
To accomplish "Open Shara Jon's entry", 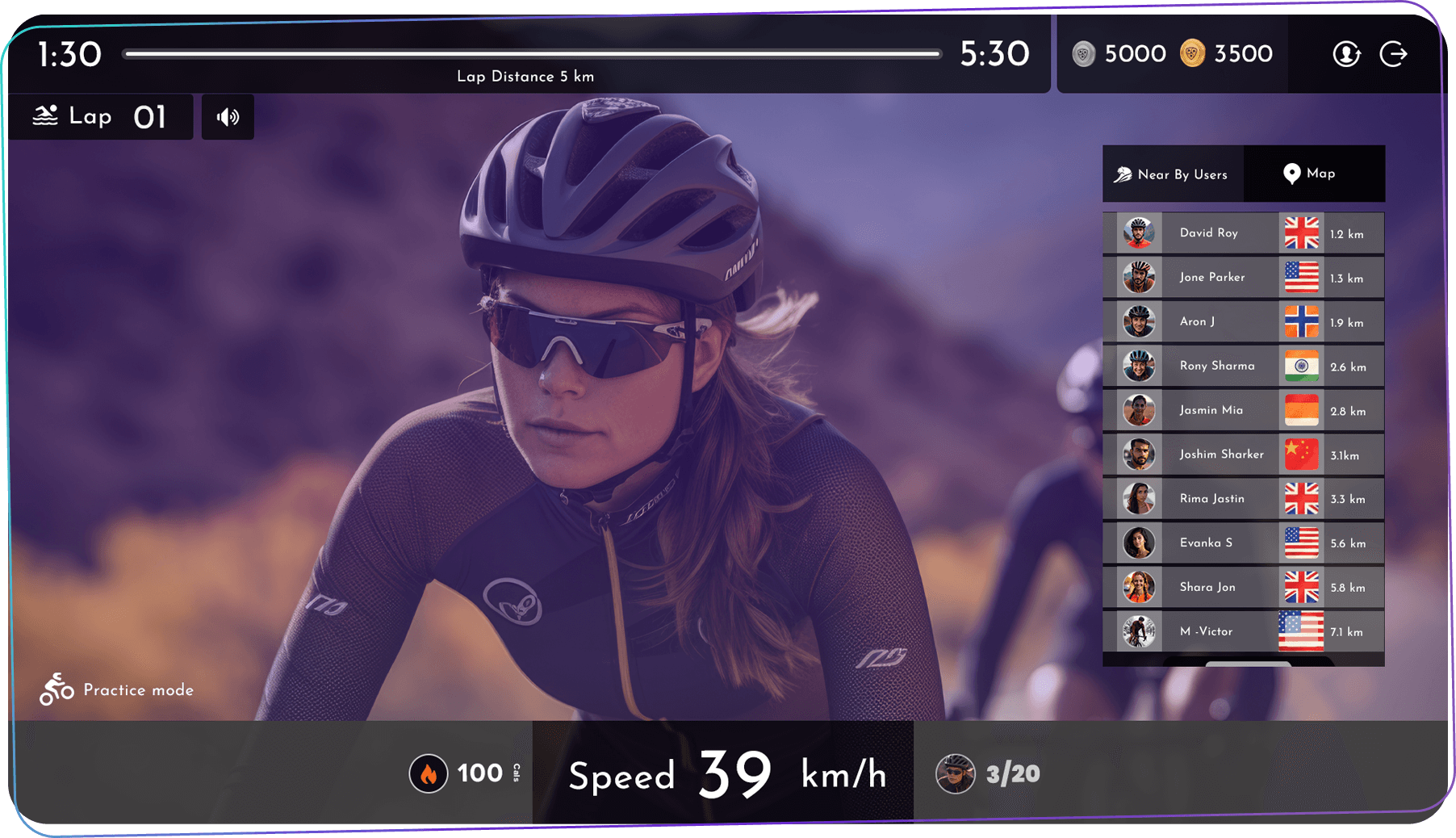I will point(1243,587).
